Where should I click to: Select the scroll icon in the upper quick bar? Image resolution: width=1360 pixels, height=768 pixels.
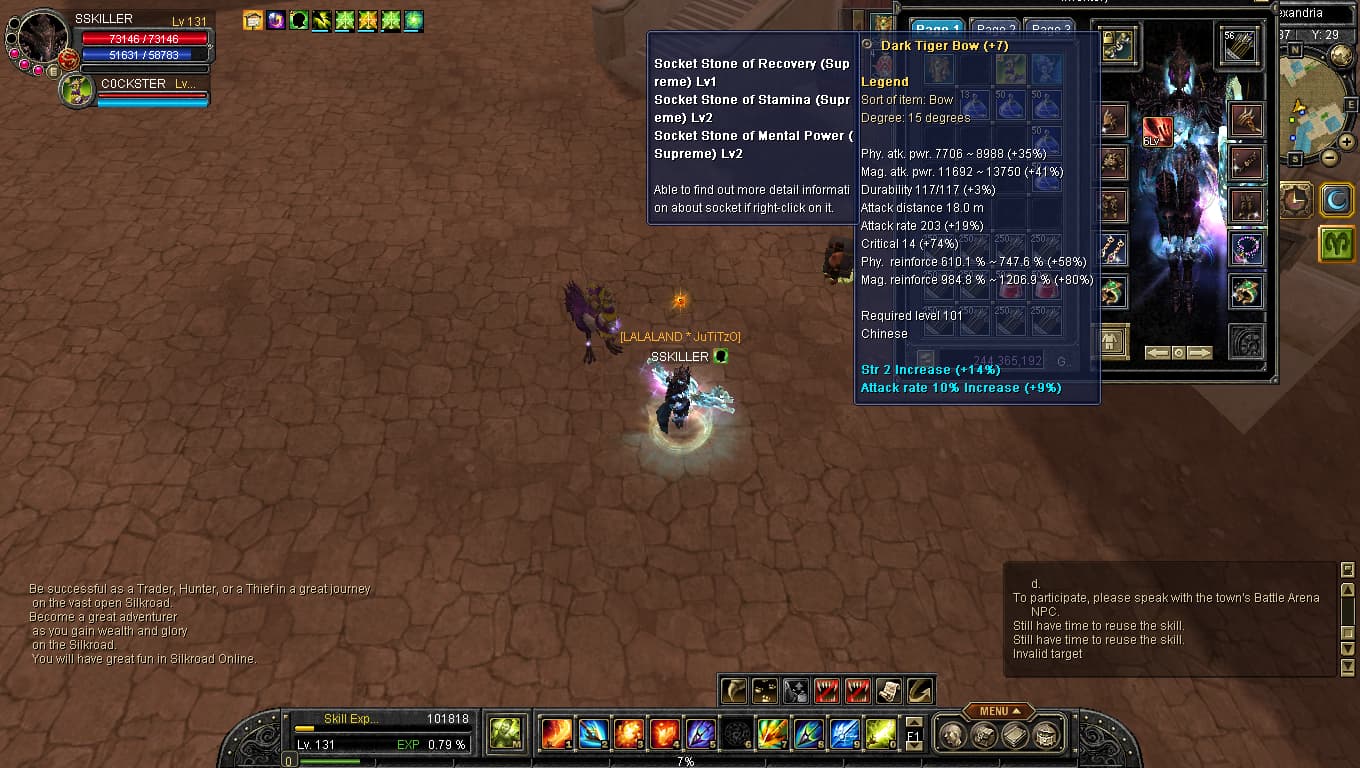pos(888,690)
